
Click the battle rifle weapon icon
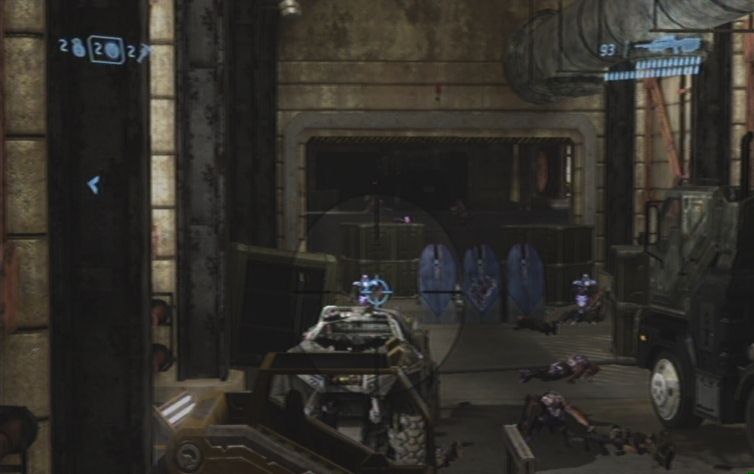(x=665, y=45)
